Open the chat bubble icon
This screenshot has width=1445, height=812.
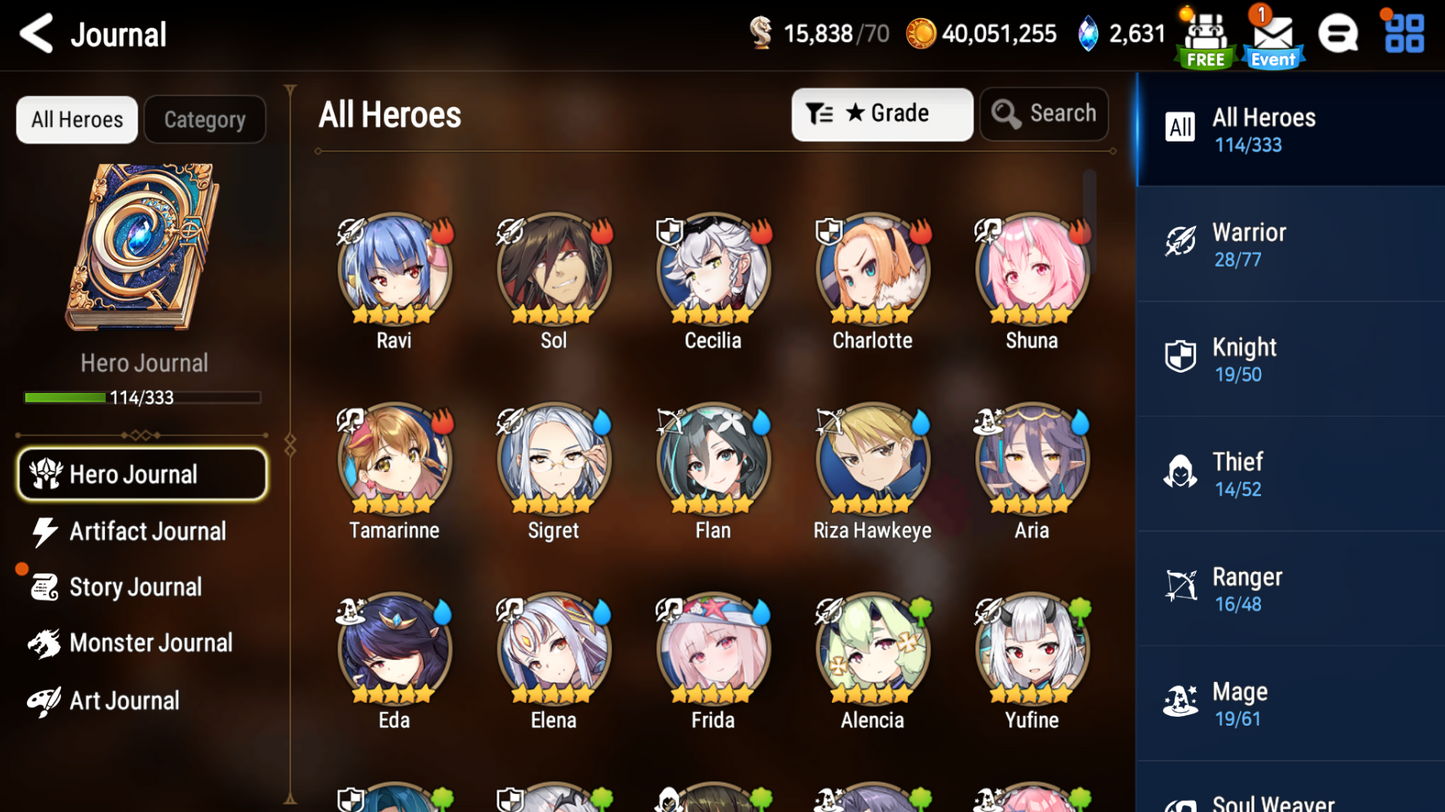click(x=1337, y=35)
